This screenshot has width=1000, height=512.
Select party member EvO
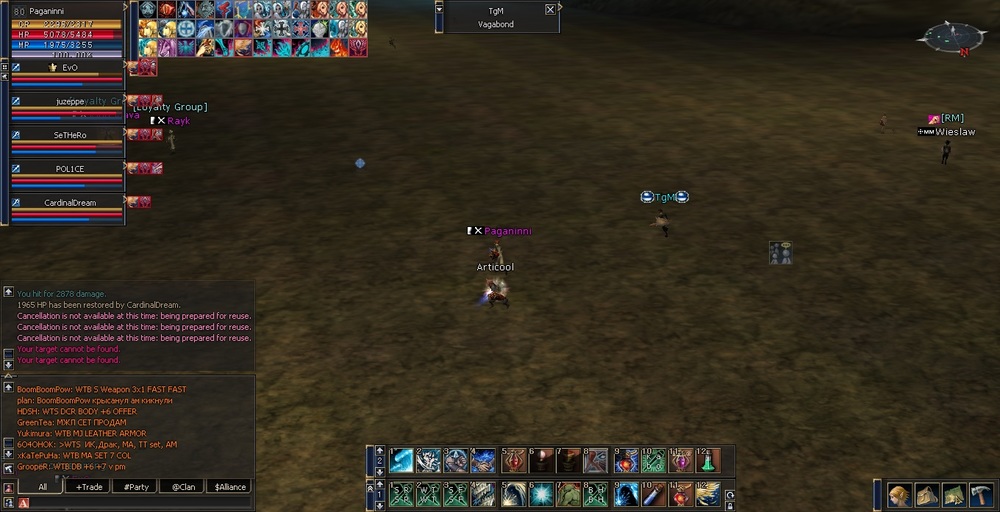click(69, 68)
